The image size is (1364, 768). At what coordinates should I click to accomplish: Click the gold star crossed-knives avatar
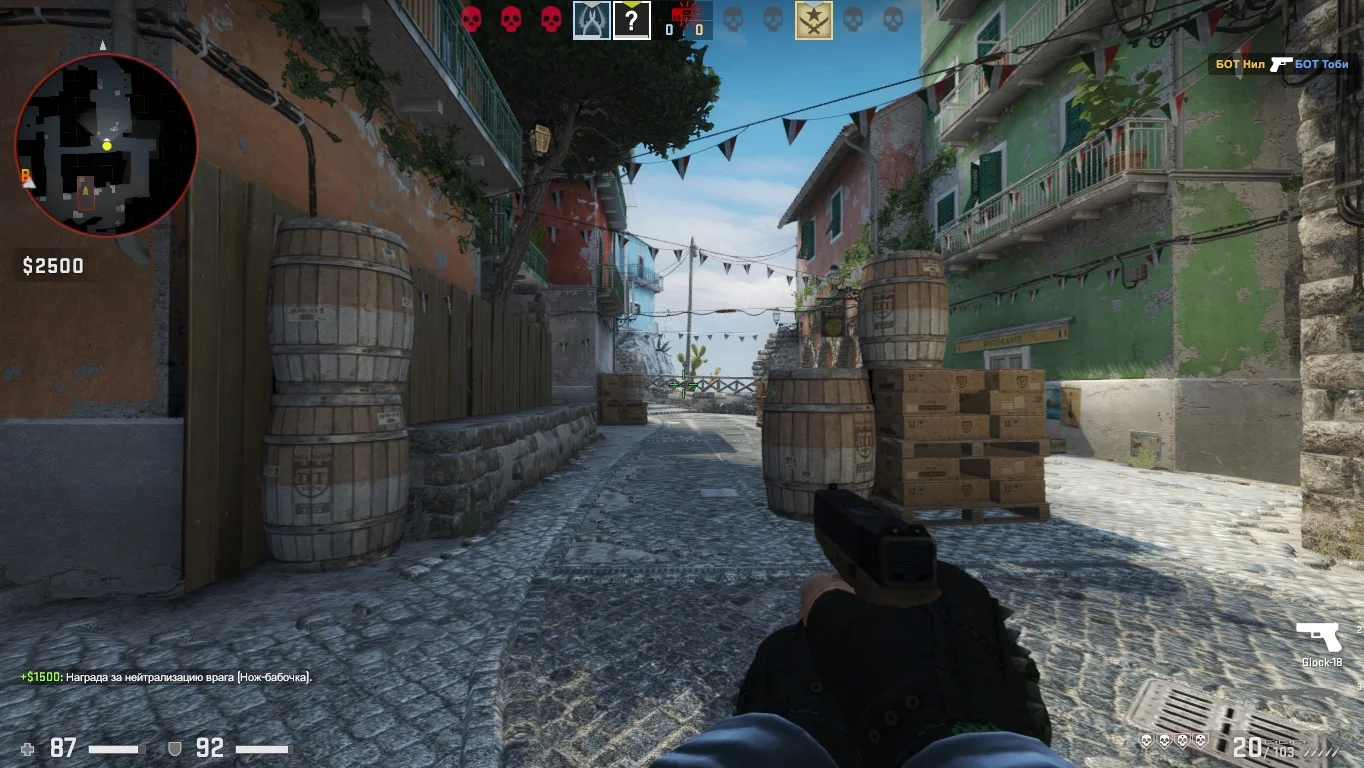pyautogui.click(x=813, y=20)
